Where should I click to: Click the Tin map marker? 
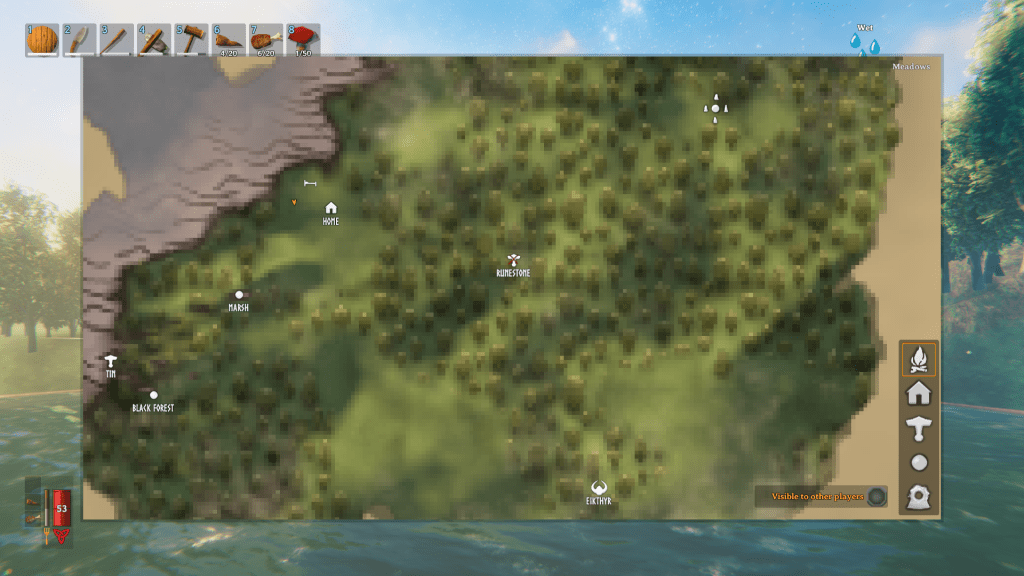click(111, 361)
